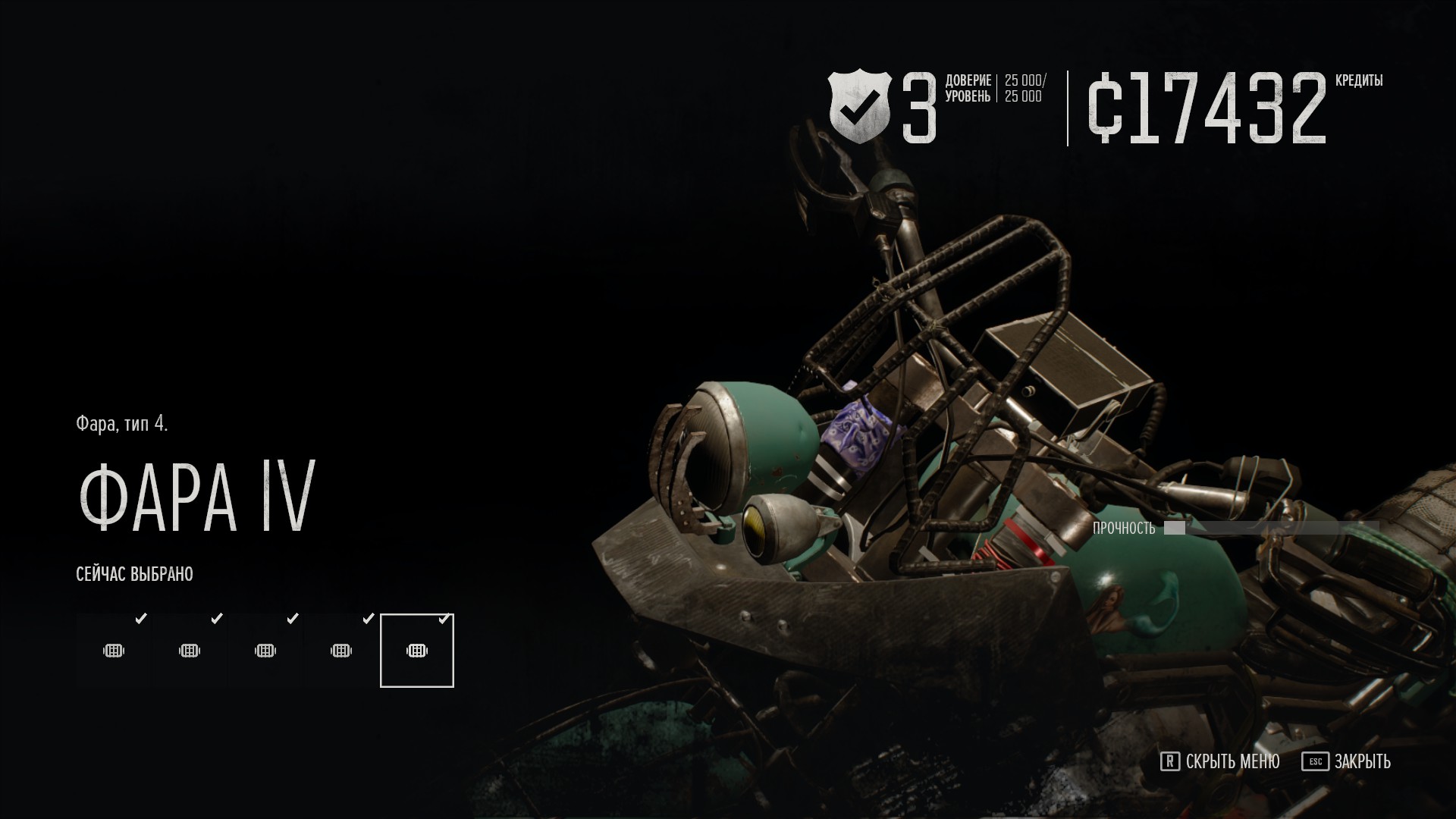Select the highlighted Фара IV headlight slot

[x=416, y=651]
